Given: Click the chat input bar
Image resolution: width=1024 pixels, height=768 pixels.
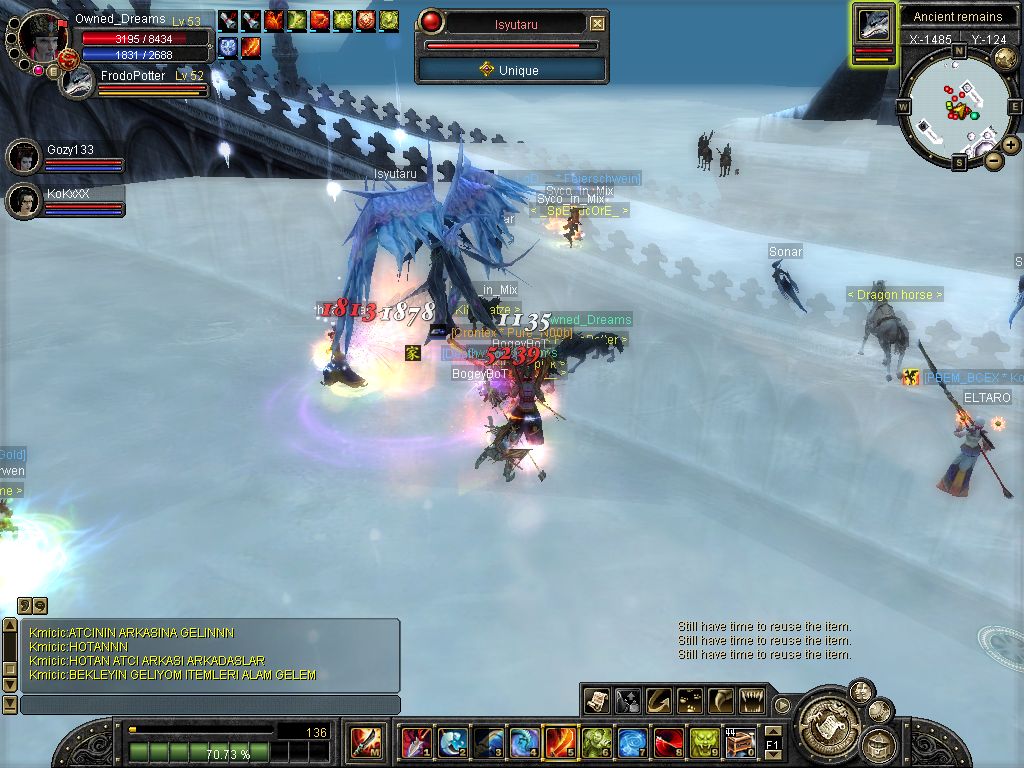Looking at the screenshot, I should coord(210,705).
